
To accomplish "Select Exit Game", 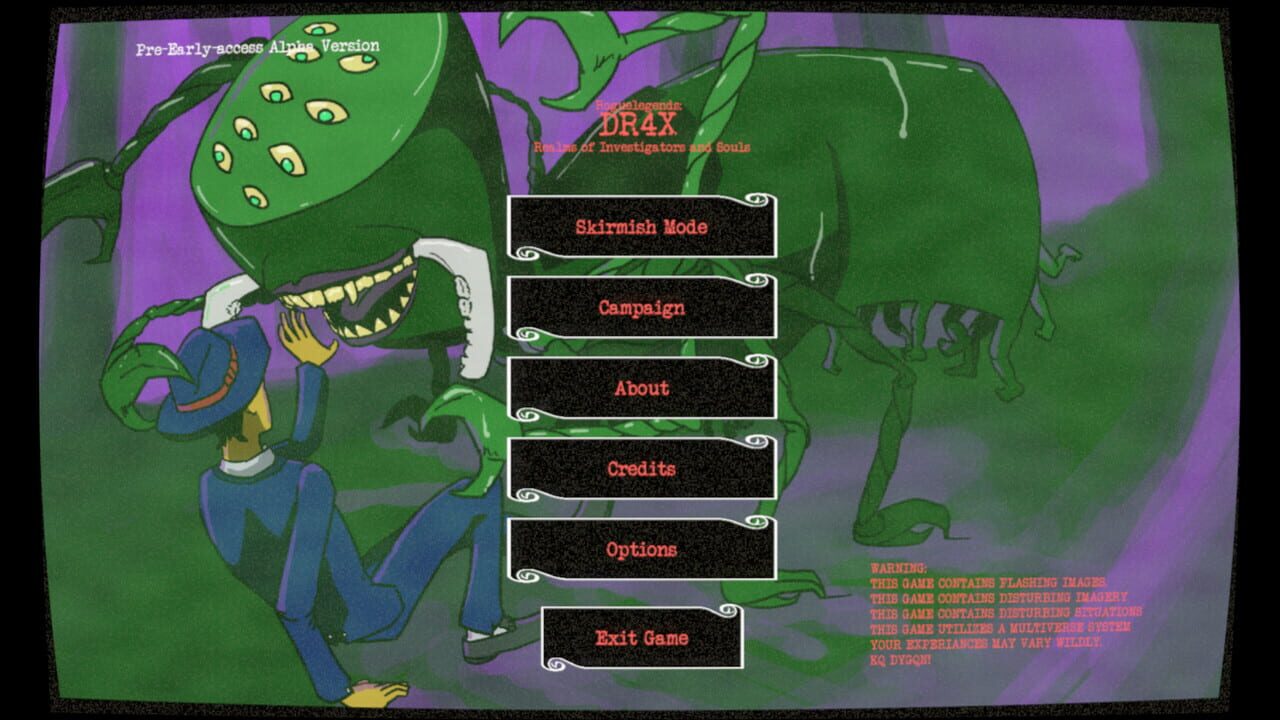I will (640, 637).
